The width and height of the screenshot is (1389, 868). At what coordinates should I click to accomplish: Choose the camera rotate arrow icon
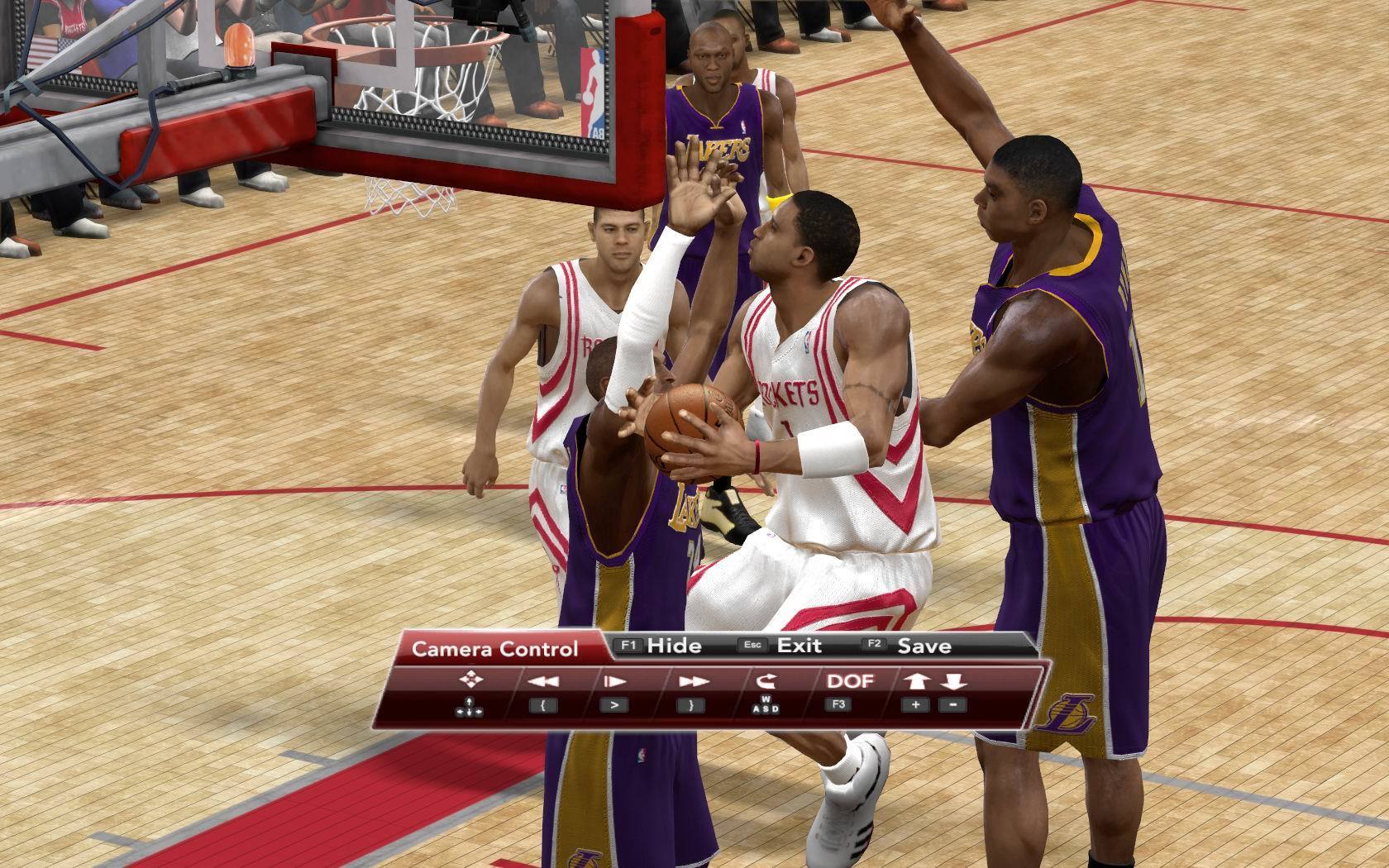(x=765, y=681)
